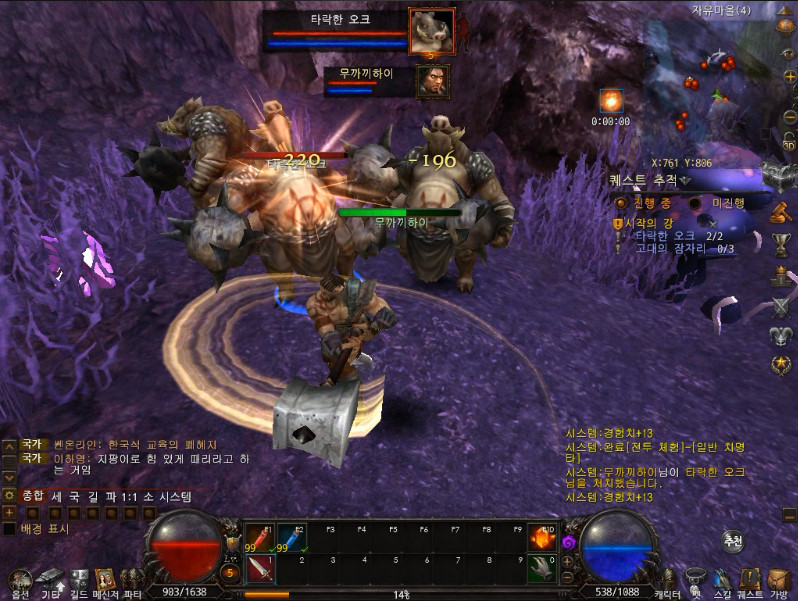Switch to the 종합 chat tab

pyautogui.click(x=33, y=496)
